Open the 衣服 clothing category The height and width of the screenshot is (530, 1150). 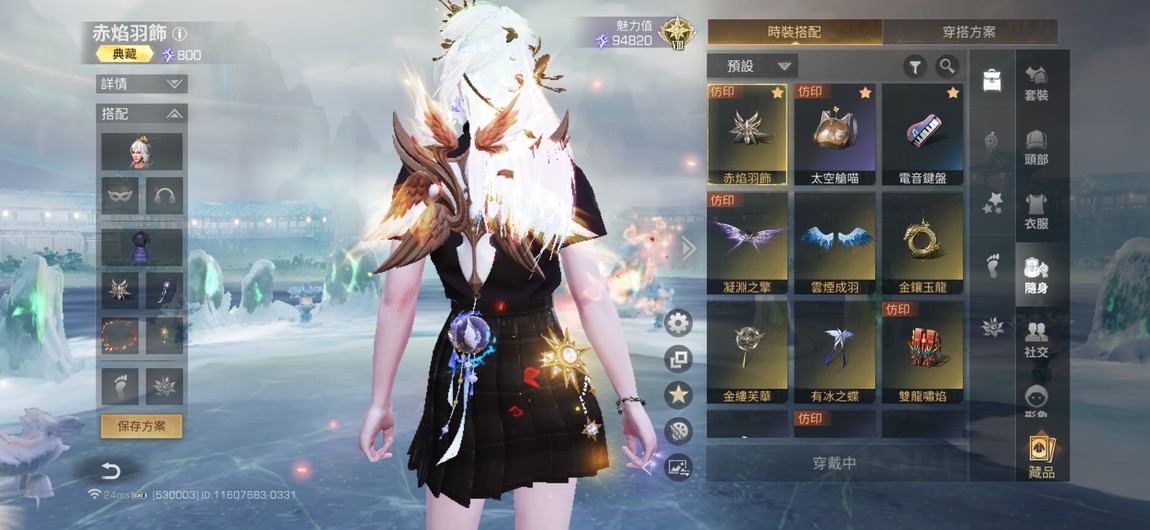[x=1036, y=212]
